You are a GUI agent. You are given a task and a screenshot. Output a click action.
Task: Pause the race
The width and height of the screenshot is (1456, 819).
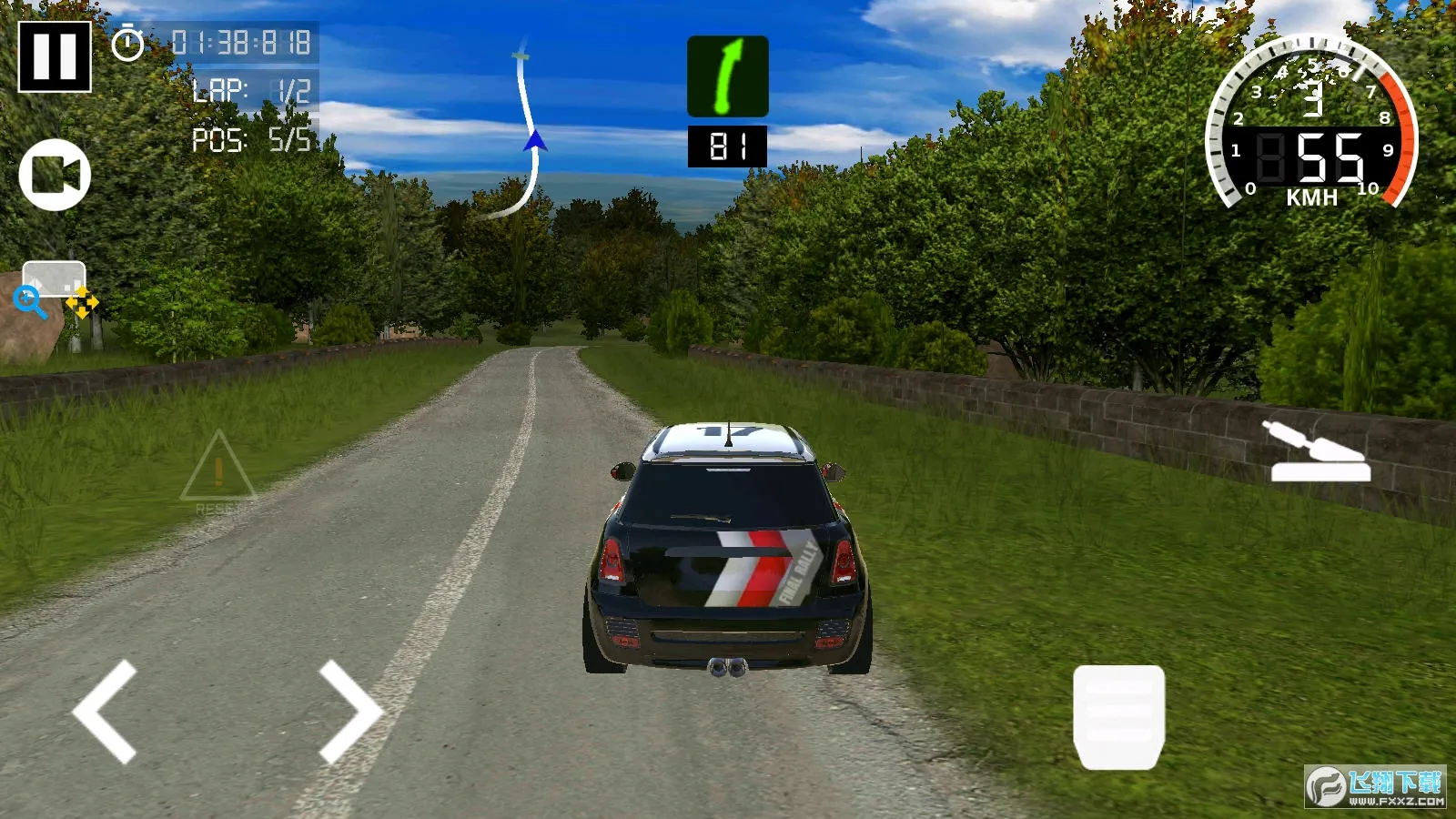(x=55, y=56)
